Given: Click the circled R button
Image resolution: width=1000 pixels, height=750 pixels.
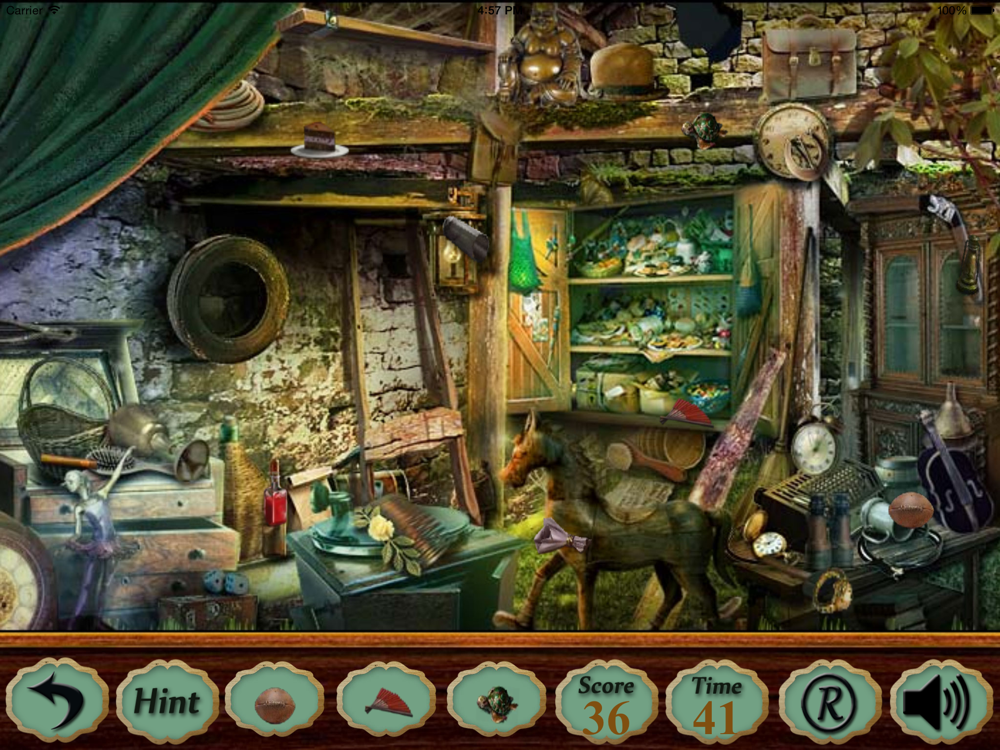Looking at the screenshot, I should pyautogui.click(x=829, y=701).
